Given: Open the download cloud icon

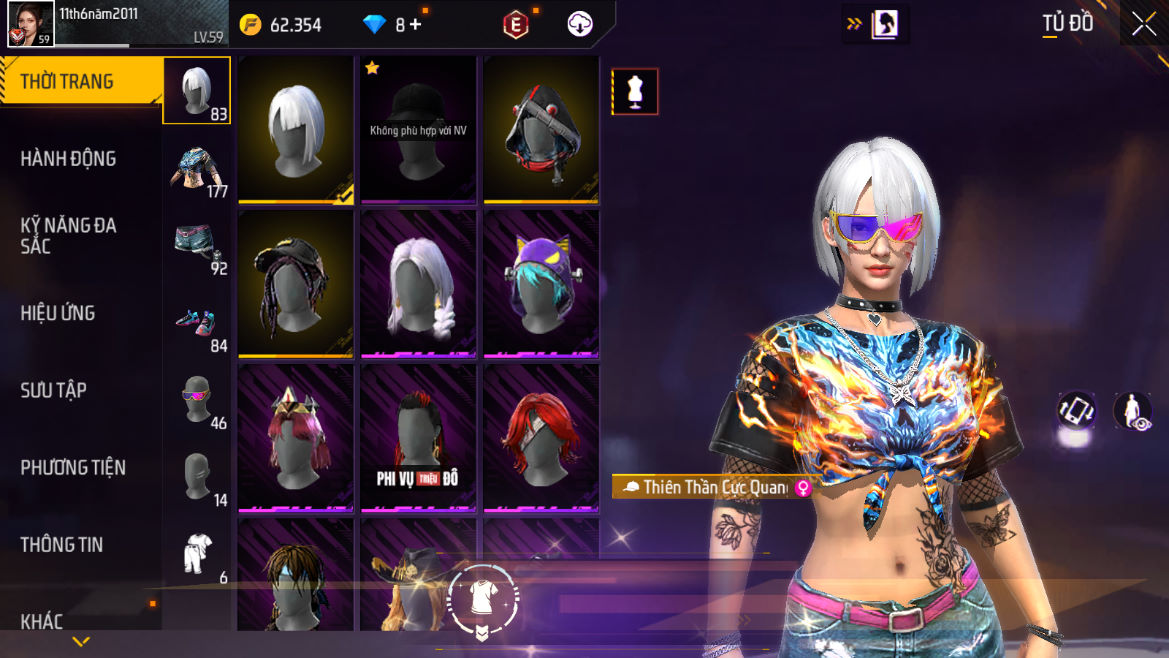Looking at the screenshot, I should click(580, 25).
